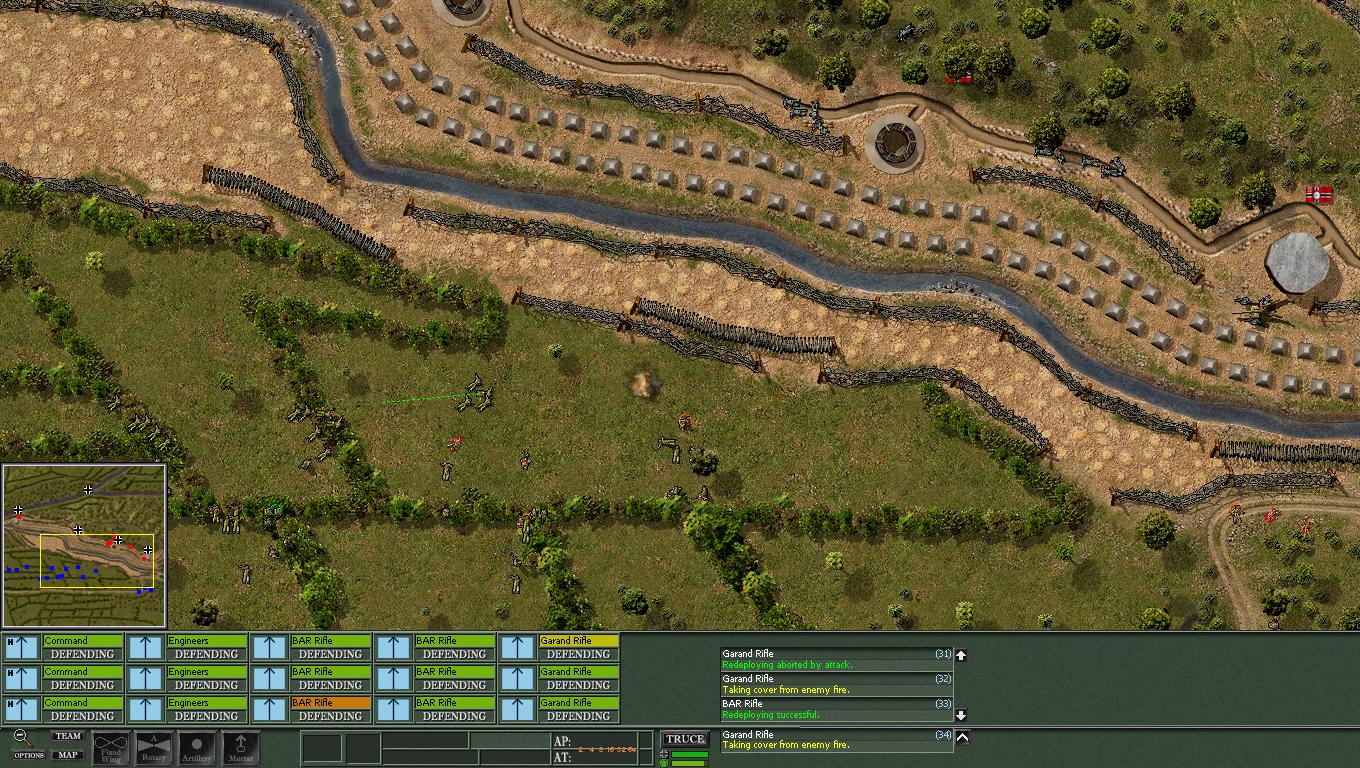Open the OPTIONS menu
The height and width of the screenshot is (768, 1360).
28,755
